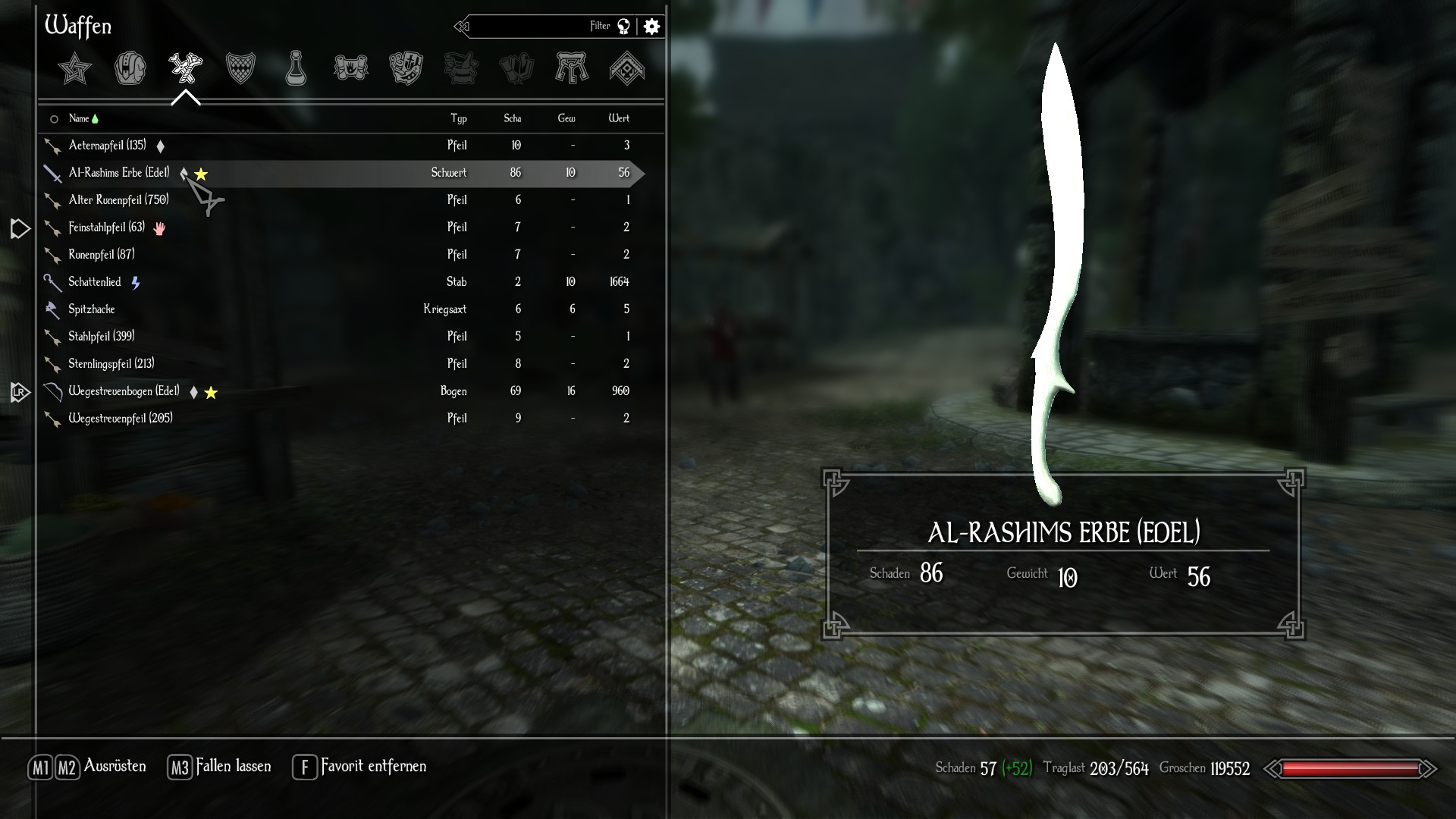Sort the list by Name column

[x=79, y=118]
